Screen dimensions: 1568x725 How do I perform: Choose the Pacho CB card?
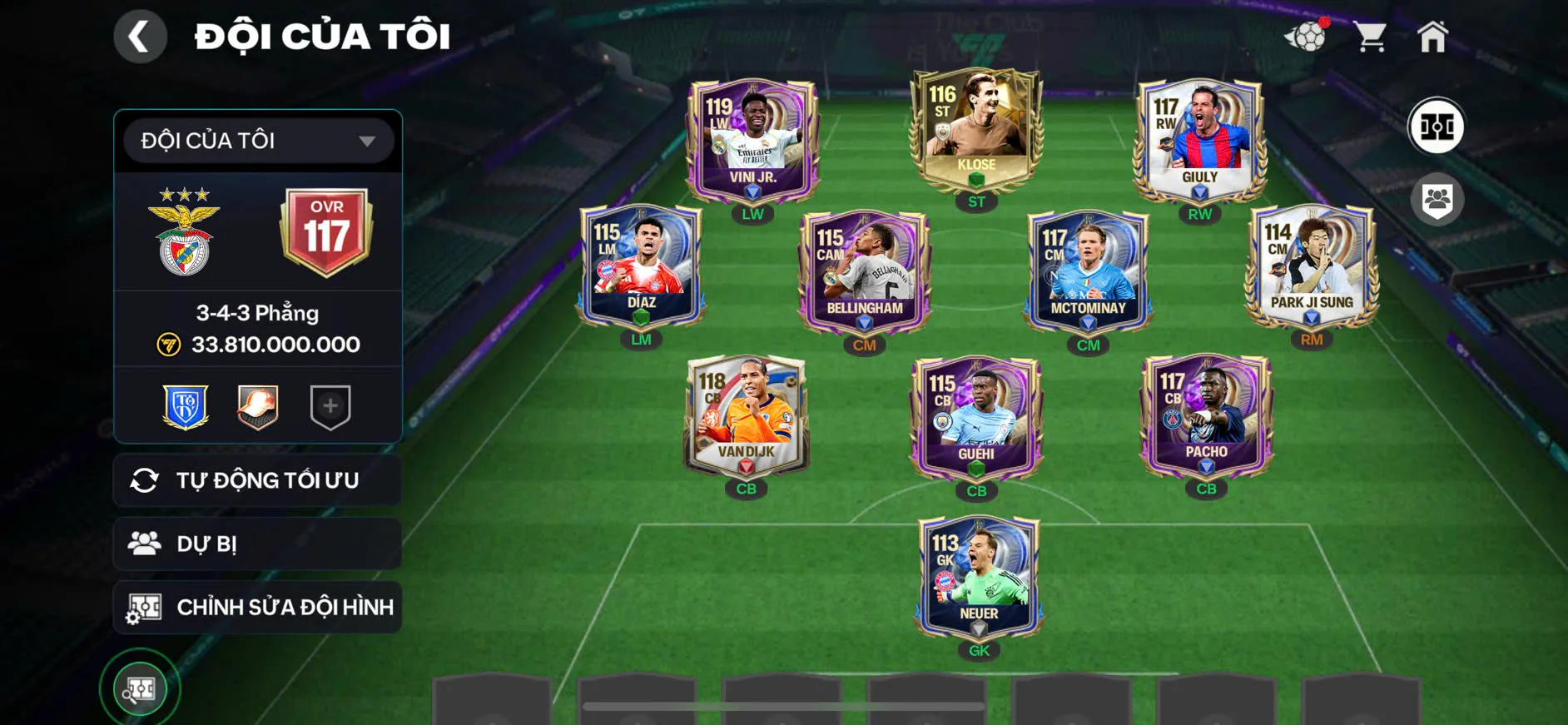pos(1206,416)
